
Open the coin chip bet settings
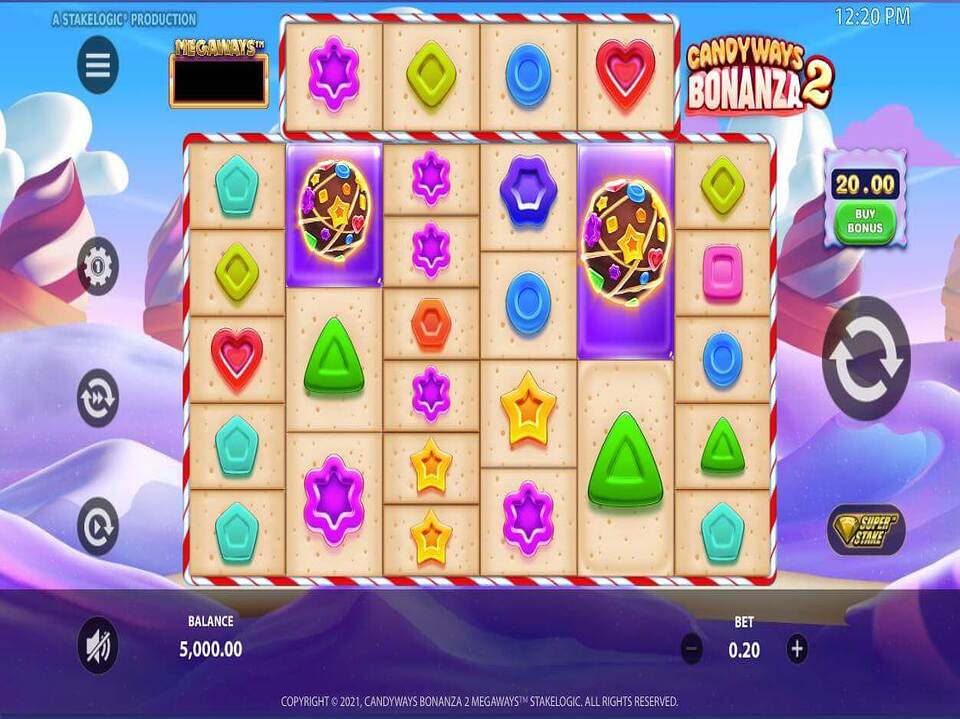tap(98, 266)
